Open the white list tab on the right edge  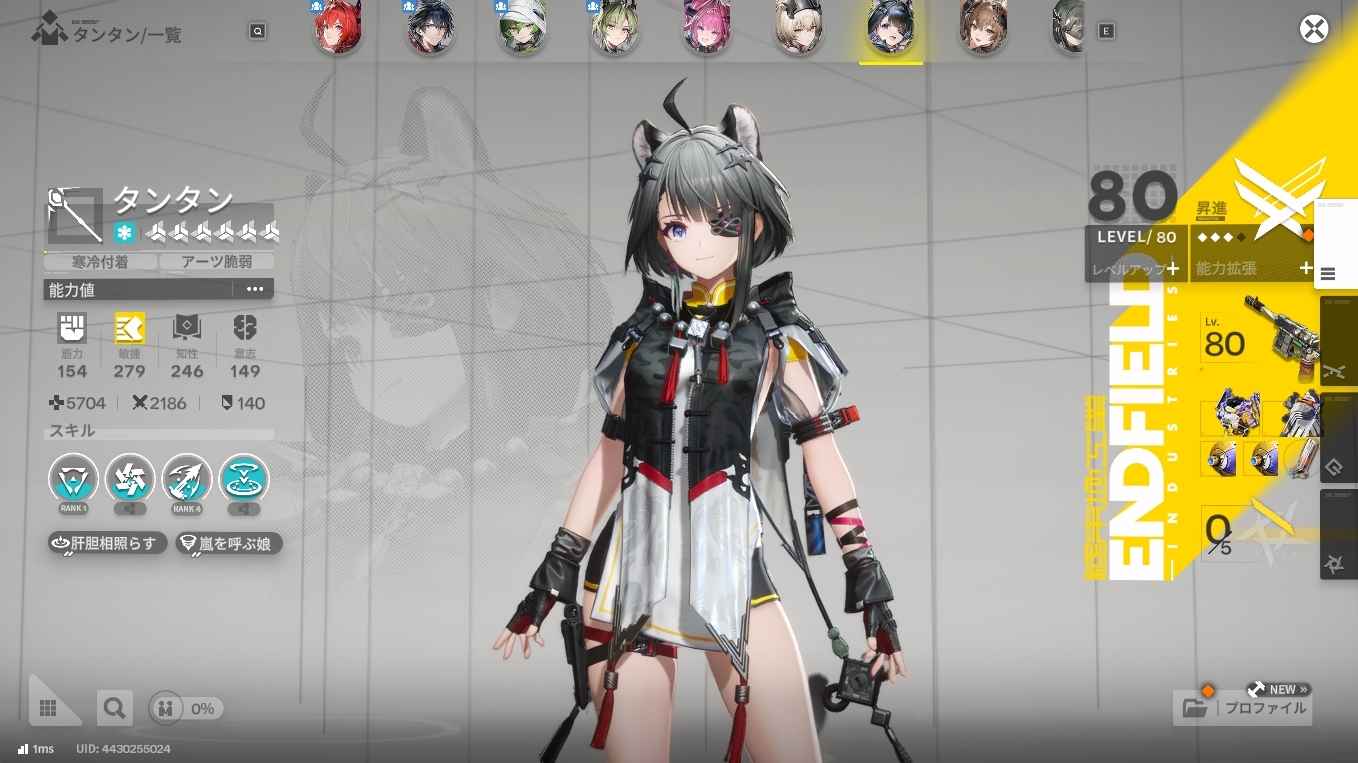(x=1329, y=273)
